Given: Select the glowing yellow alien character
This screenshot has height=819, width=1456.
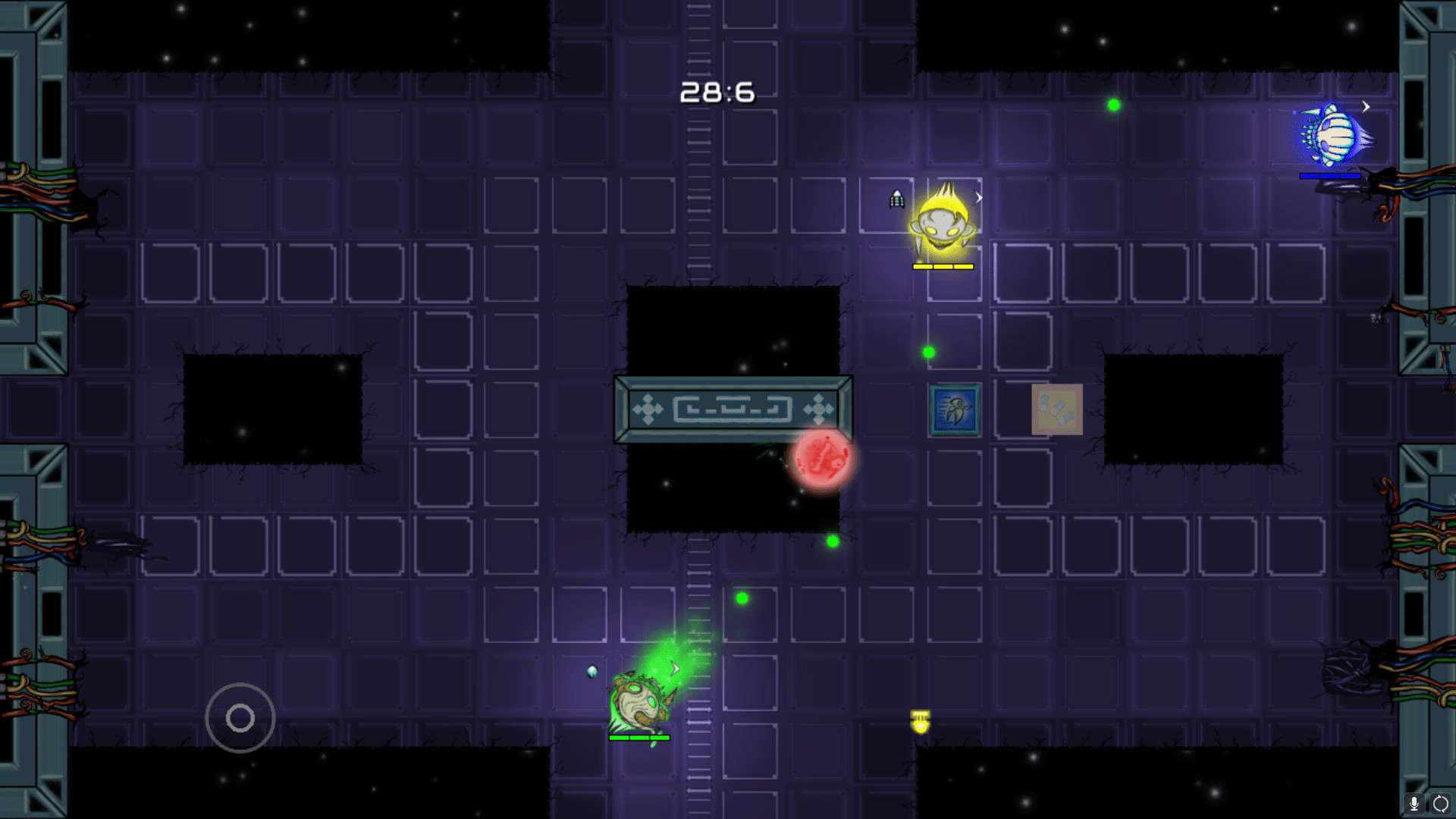Looking at the screenshot, I should click(x=944, y=227).
